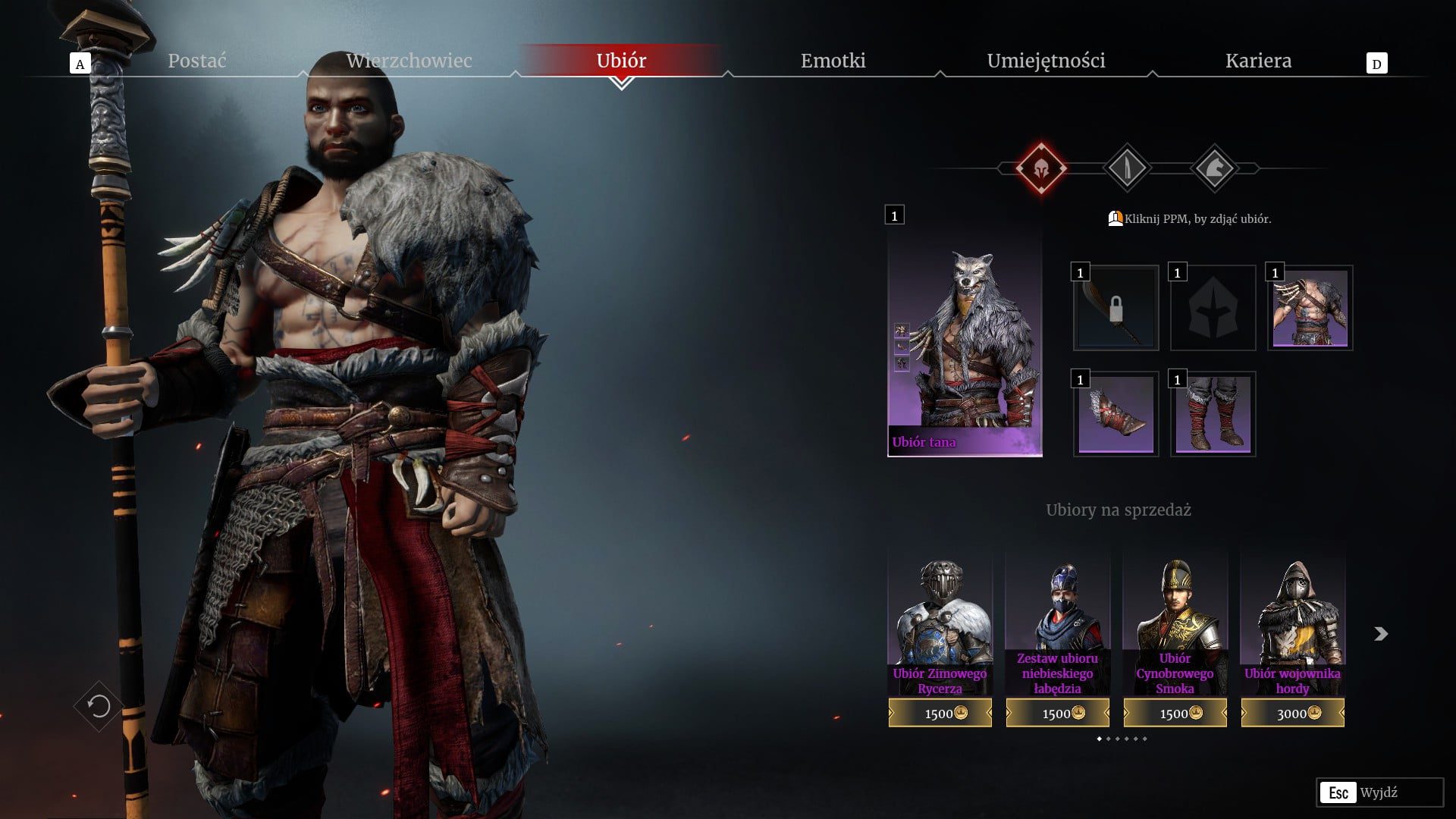Switch to the Postać tab
The height and width of the screenshot is (819, 1456).
197,61
